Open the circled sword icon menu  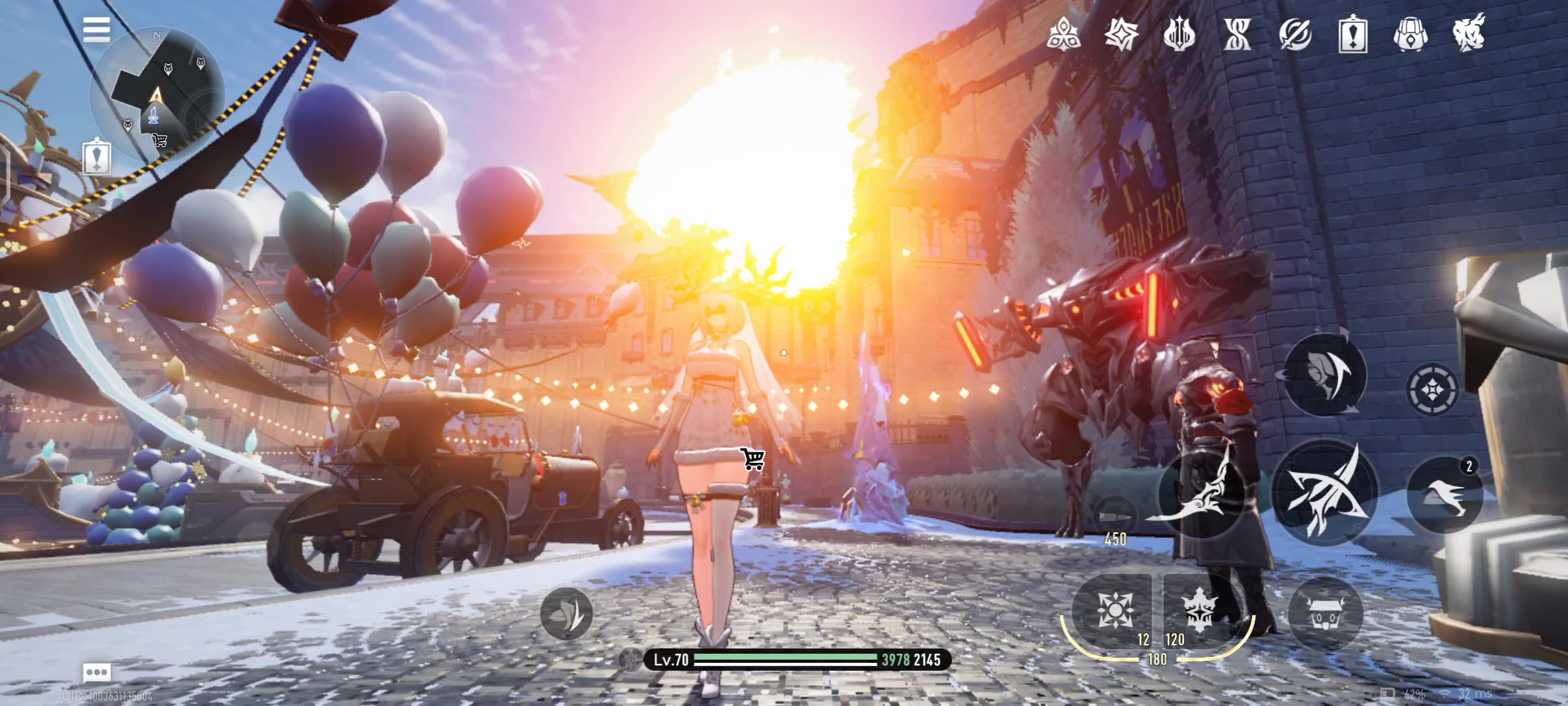pyautogui.click(x=1295, y=34)
